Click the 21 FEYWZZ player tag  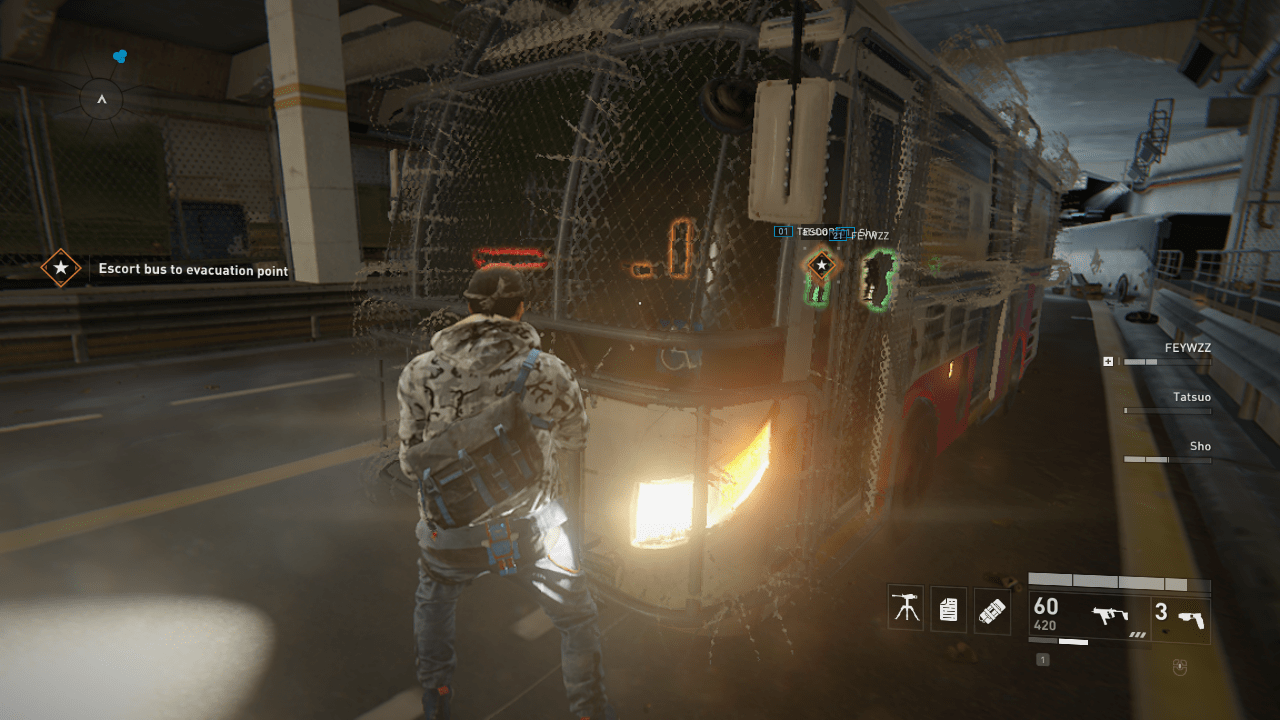860,236
